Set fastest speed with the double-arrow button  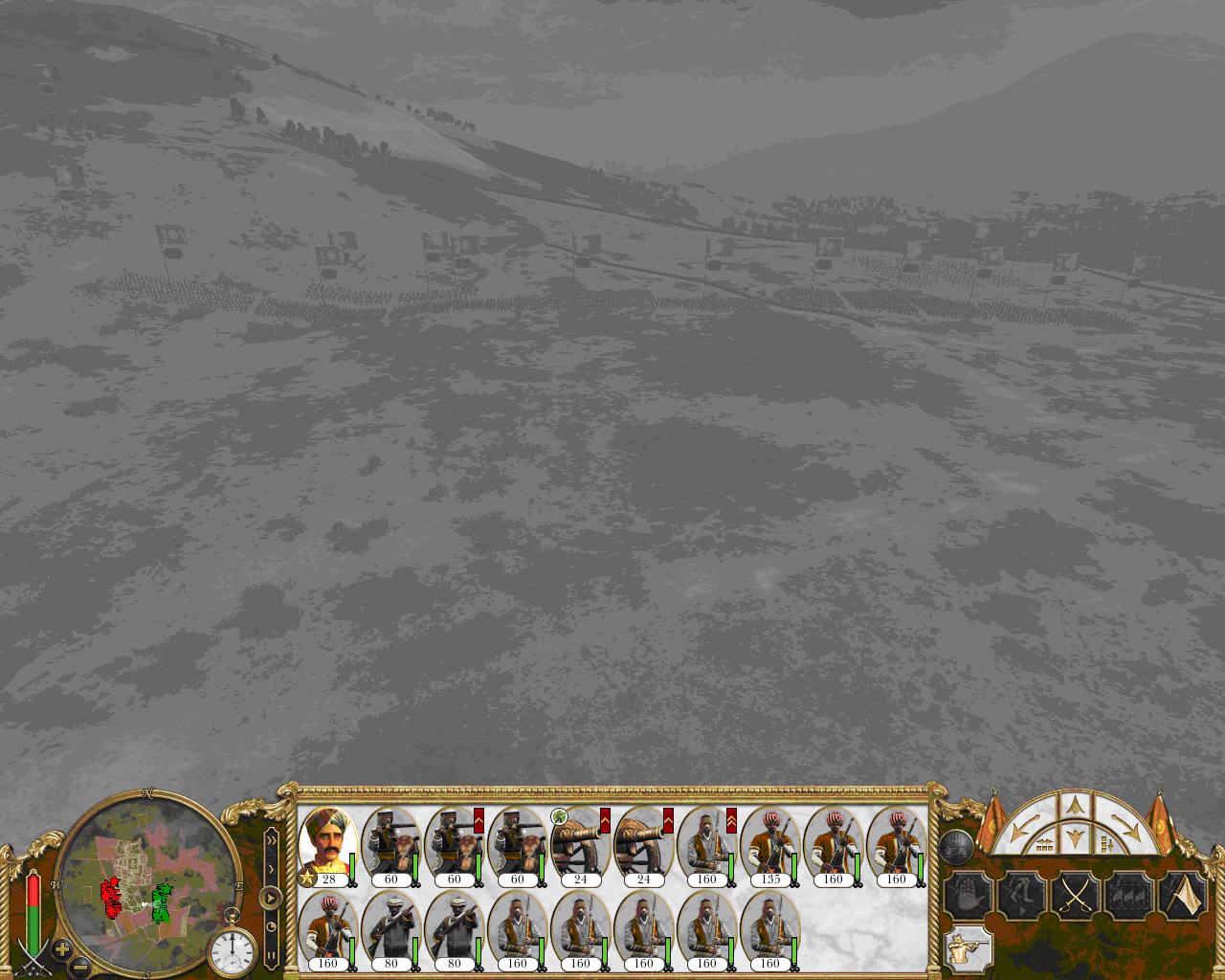[272, 840]
